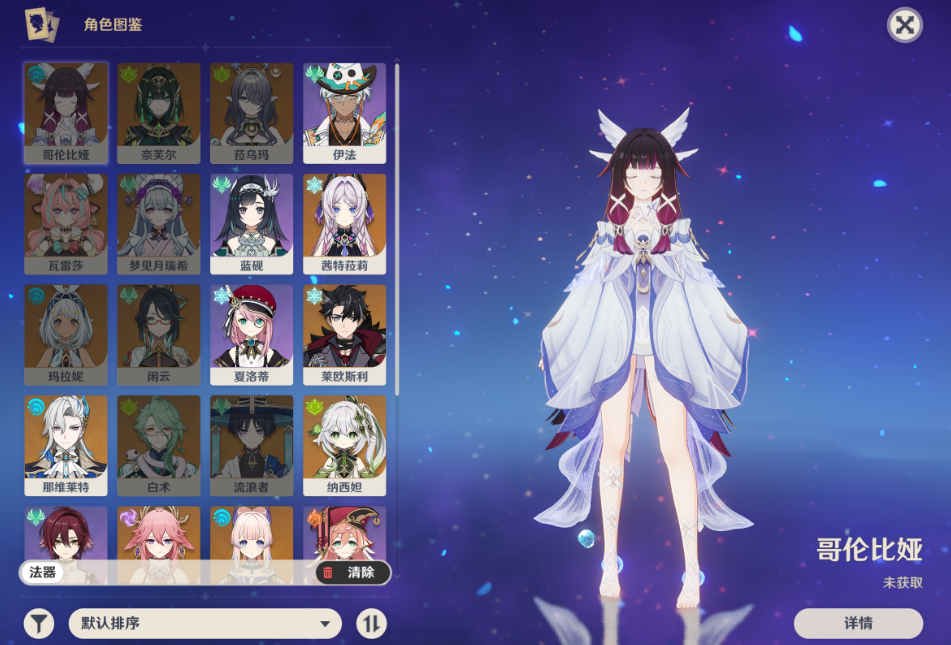Choose the 梦见月瑞希 character card
The height and width of the screenshot is (645, 951).
tap(159, 224)
